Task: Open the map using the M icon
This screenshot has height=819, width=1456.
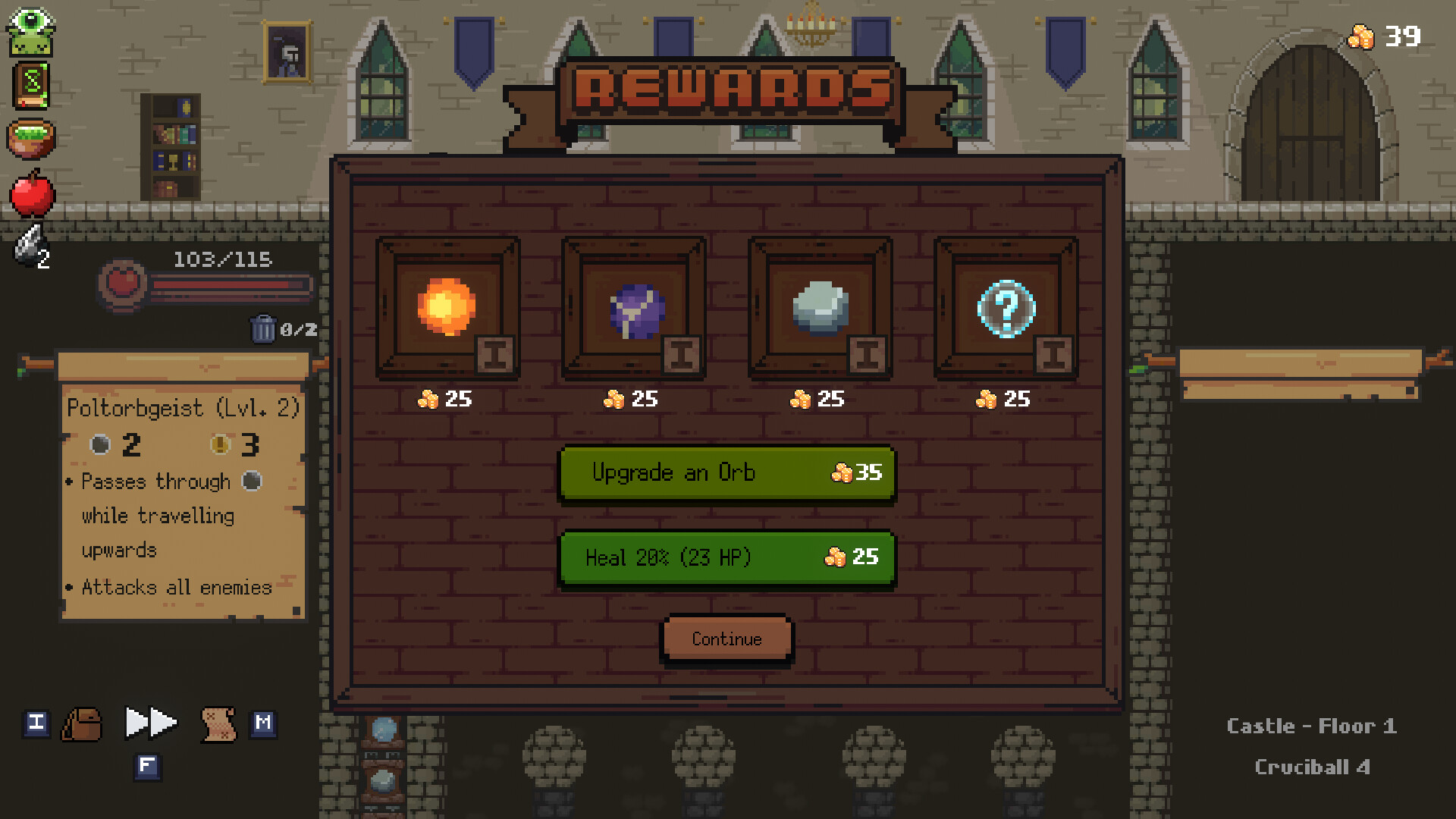Action: pyautogui.click(x=263, y=723)
